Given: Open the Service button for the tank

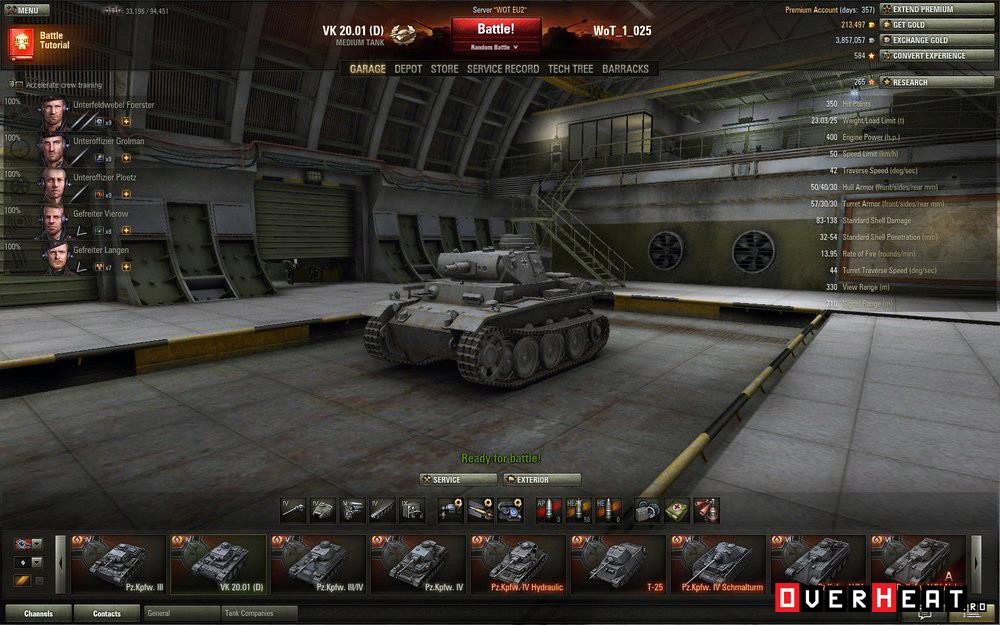Looking at the screenshot, I should point(458,480).
